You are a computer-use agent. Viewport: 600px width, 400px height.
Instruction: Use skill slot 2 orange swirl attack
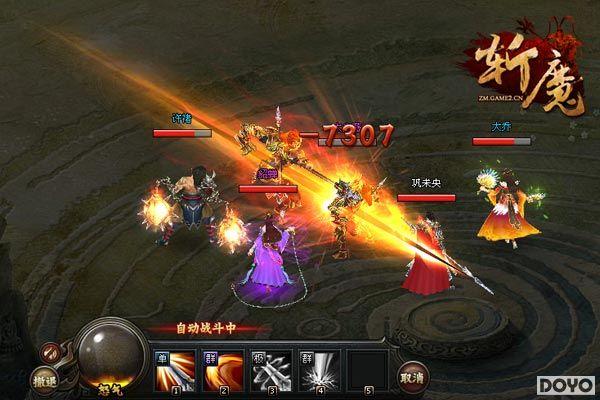(222, 368)
